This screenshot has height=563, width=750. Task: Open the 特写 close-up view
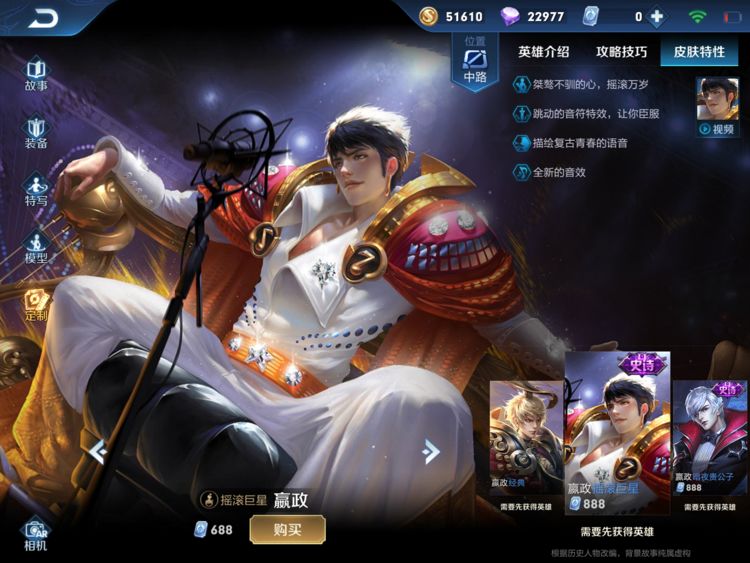[36, 190]
